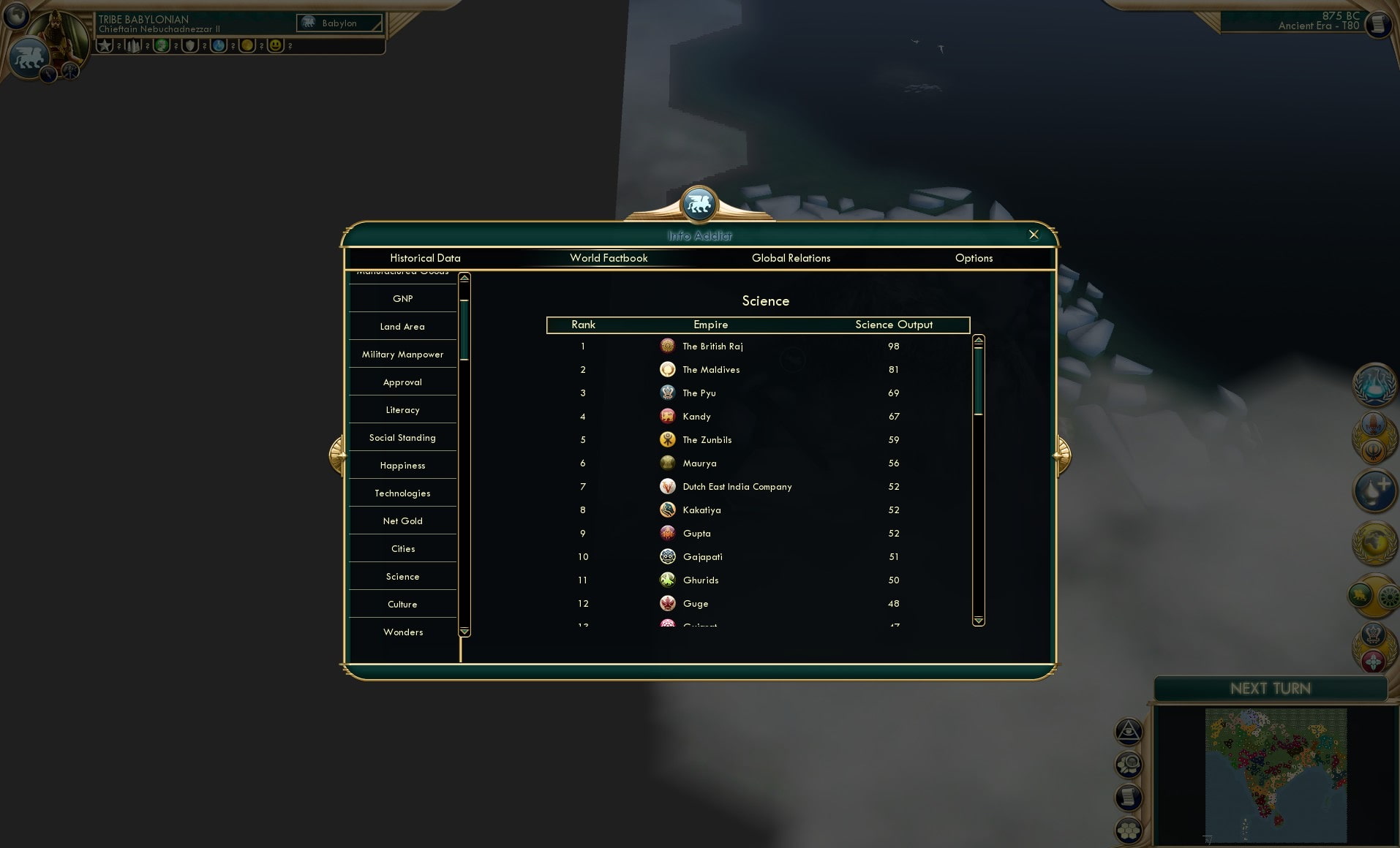Select The British Raj empire icon in the ranking
1400x848 pixels.
click(668, 346)
